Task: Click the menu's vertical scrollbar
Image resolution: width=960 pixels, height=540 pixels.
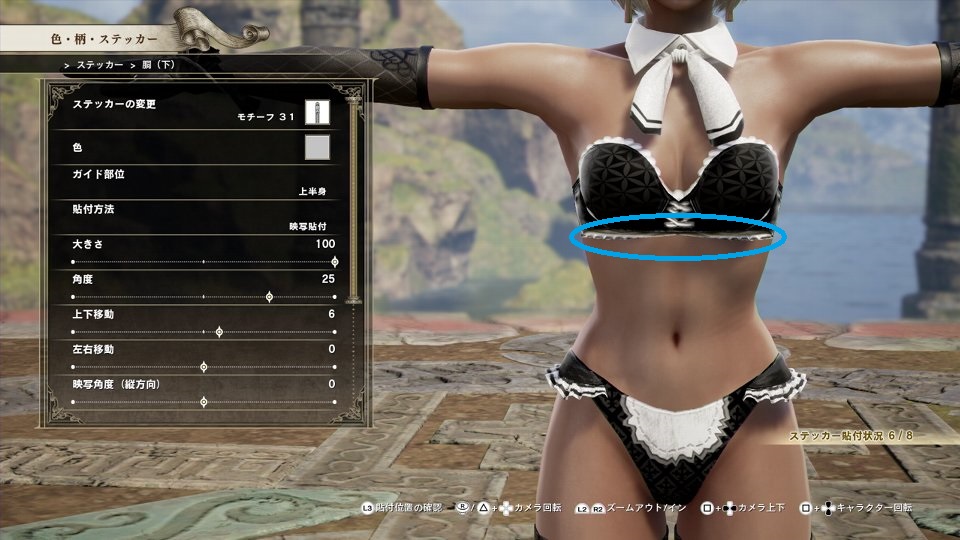Action: click(350, 200)
